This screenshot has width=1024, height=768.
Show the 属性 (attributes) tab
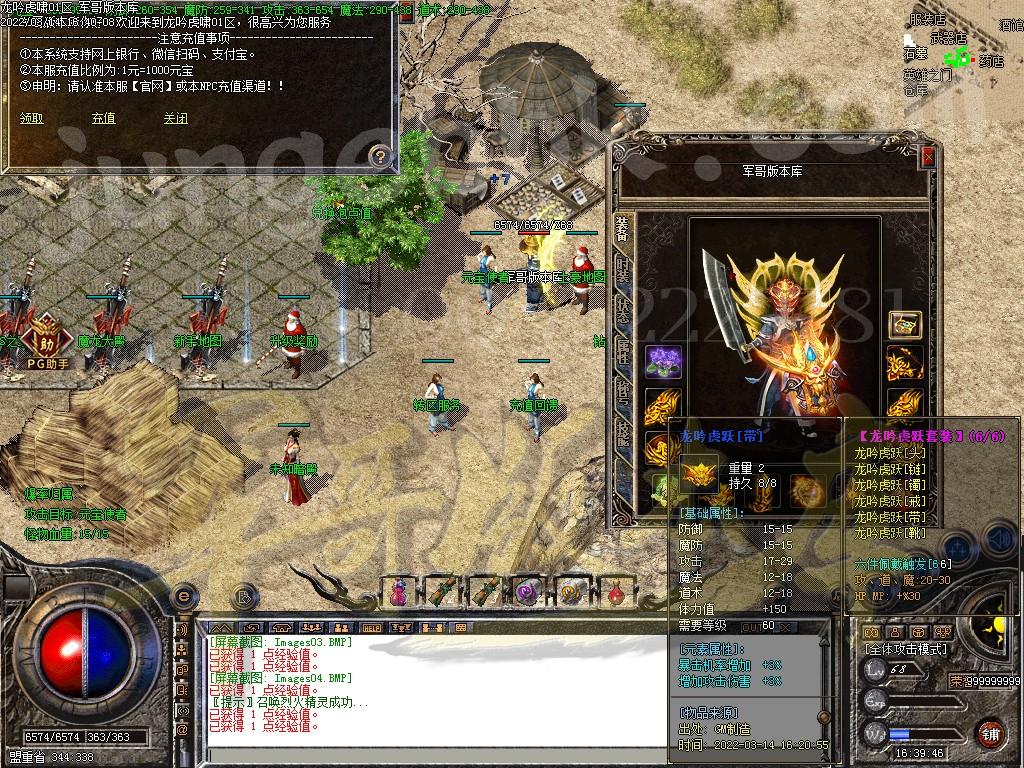[x=622, y=351]
